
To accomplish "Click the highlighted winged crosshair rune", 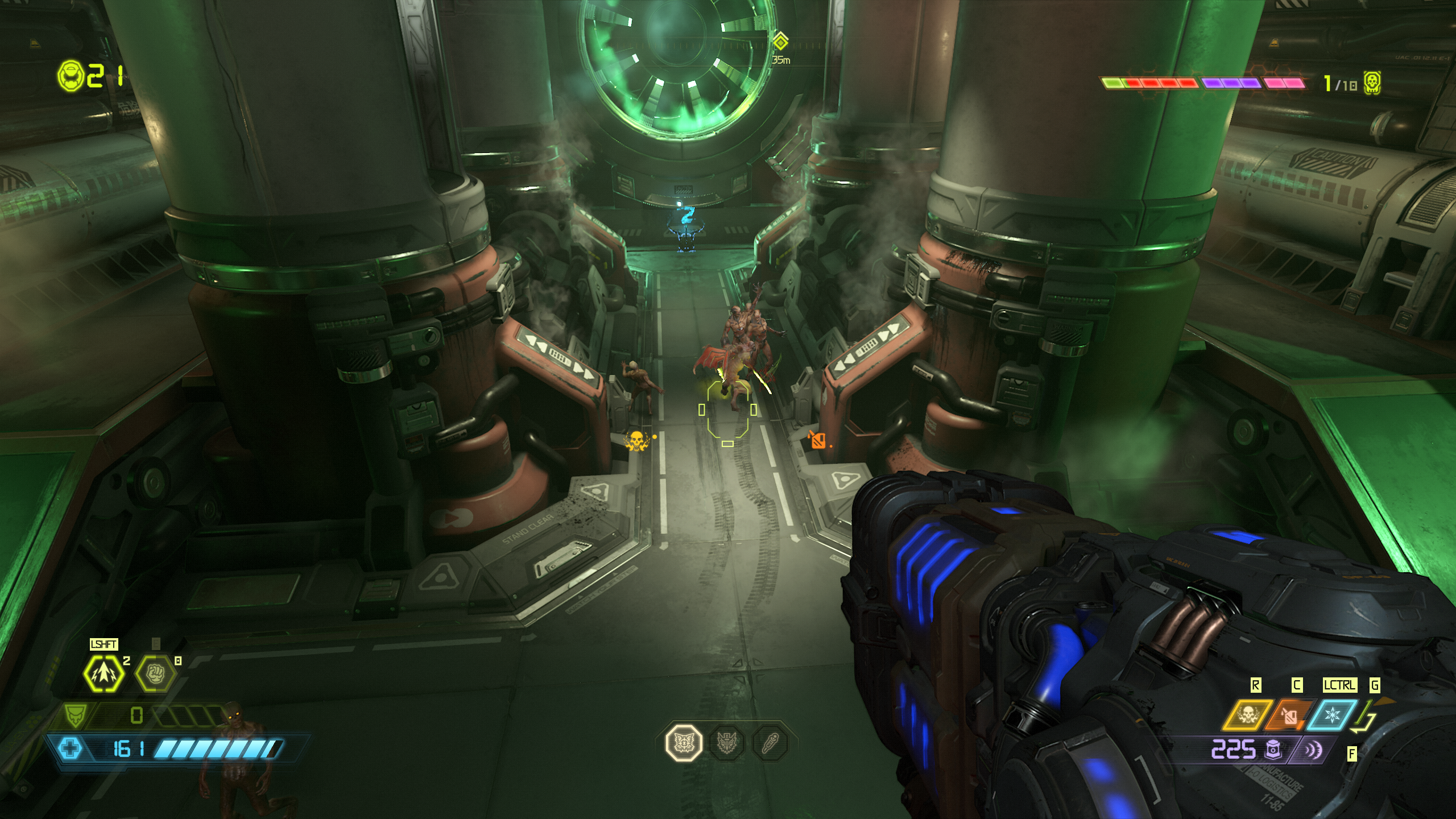I will click(684, 743).
